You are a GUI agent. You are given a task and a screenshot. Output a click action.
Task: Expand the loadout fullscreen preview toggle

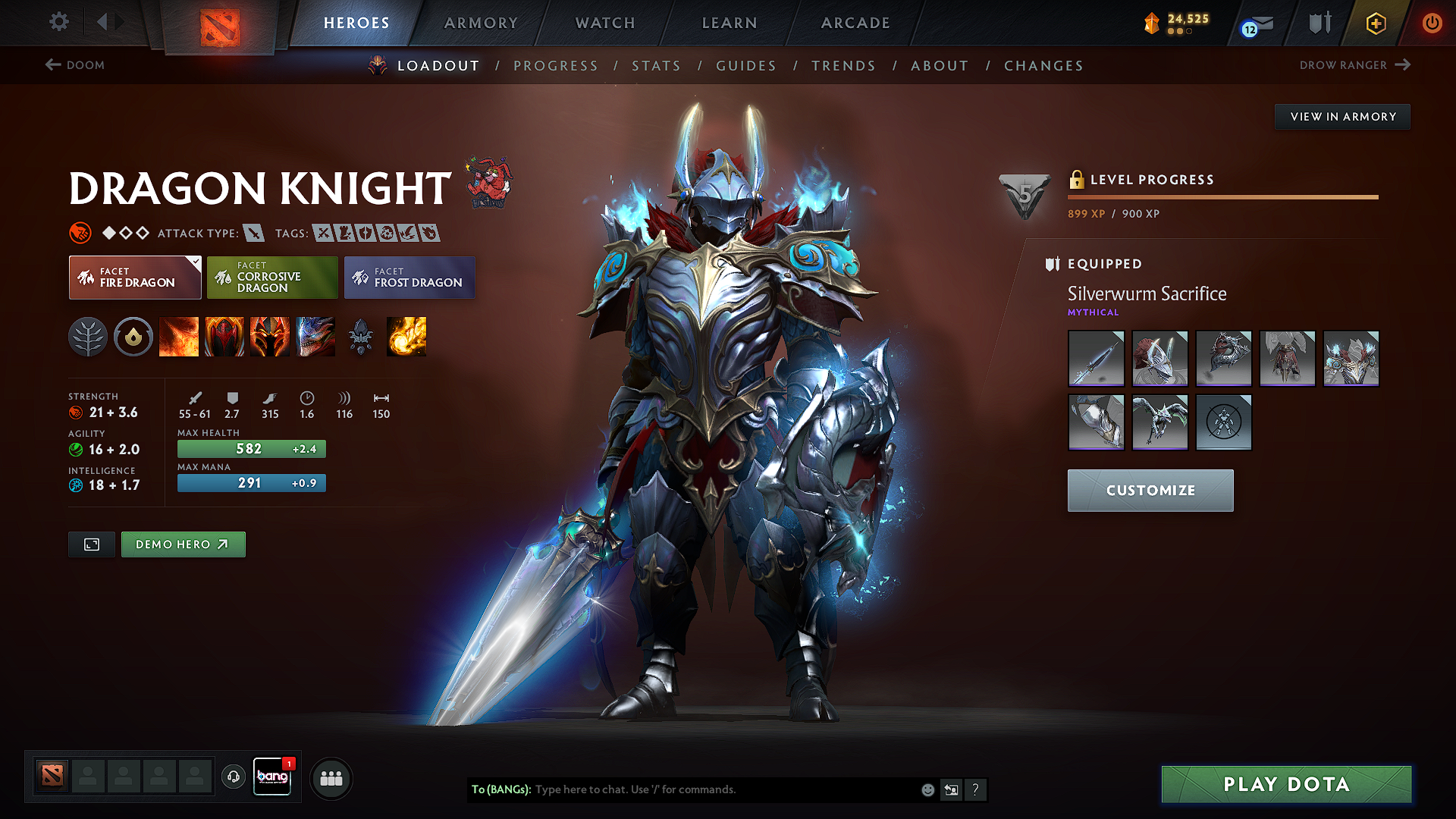coord(91,544)
